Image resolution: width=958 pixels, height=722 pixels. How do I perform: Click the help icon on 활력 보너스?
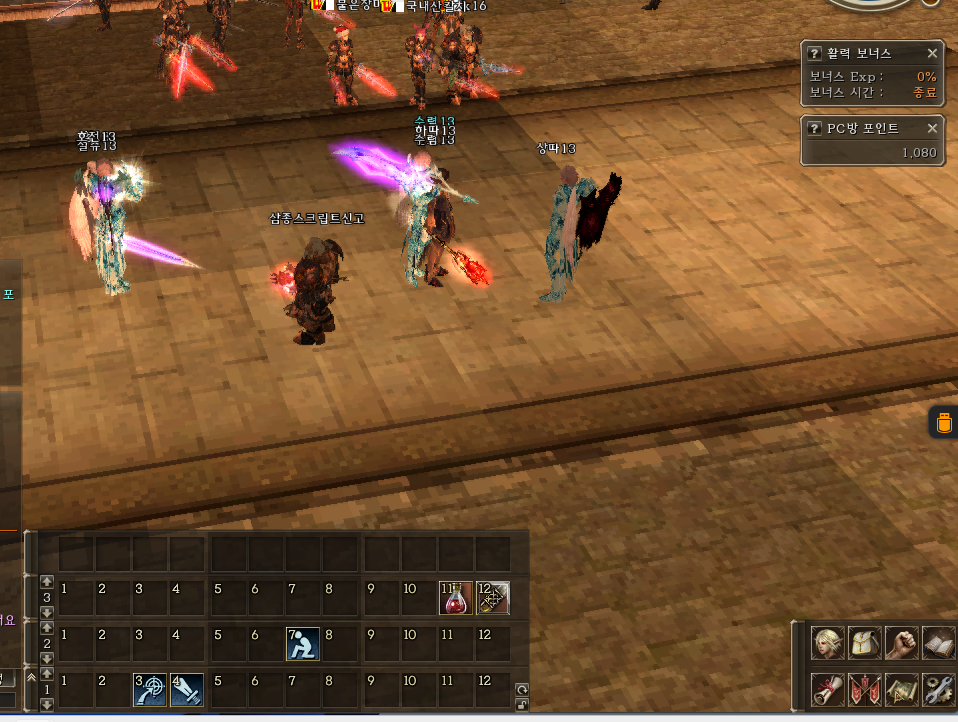[x=814, y=53]
